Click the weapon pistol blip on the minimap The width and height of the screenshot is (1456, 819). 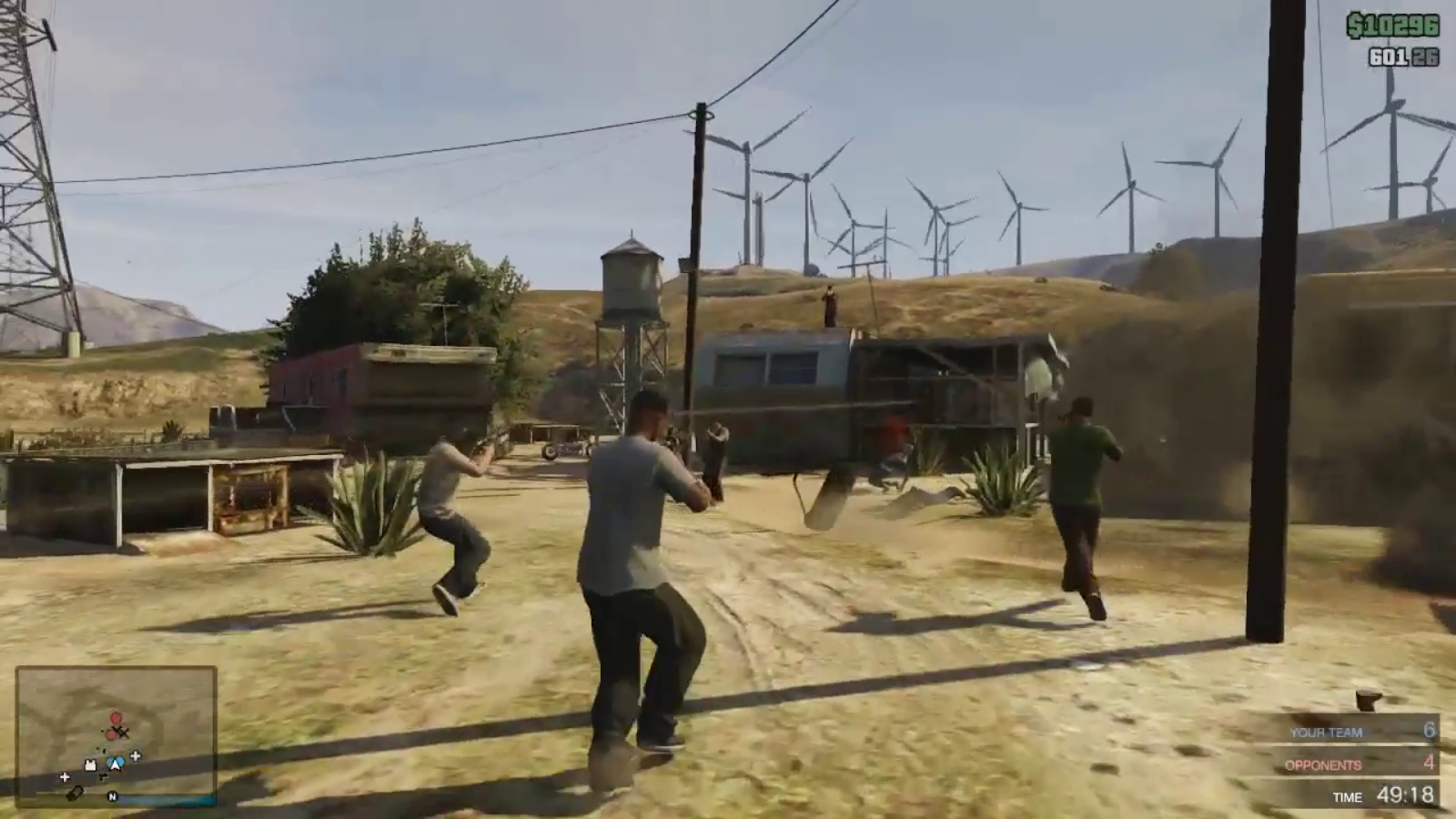(105, 775)
